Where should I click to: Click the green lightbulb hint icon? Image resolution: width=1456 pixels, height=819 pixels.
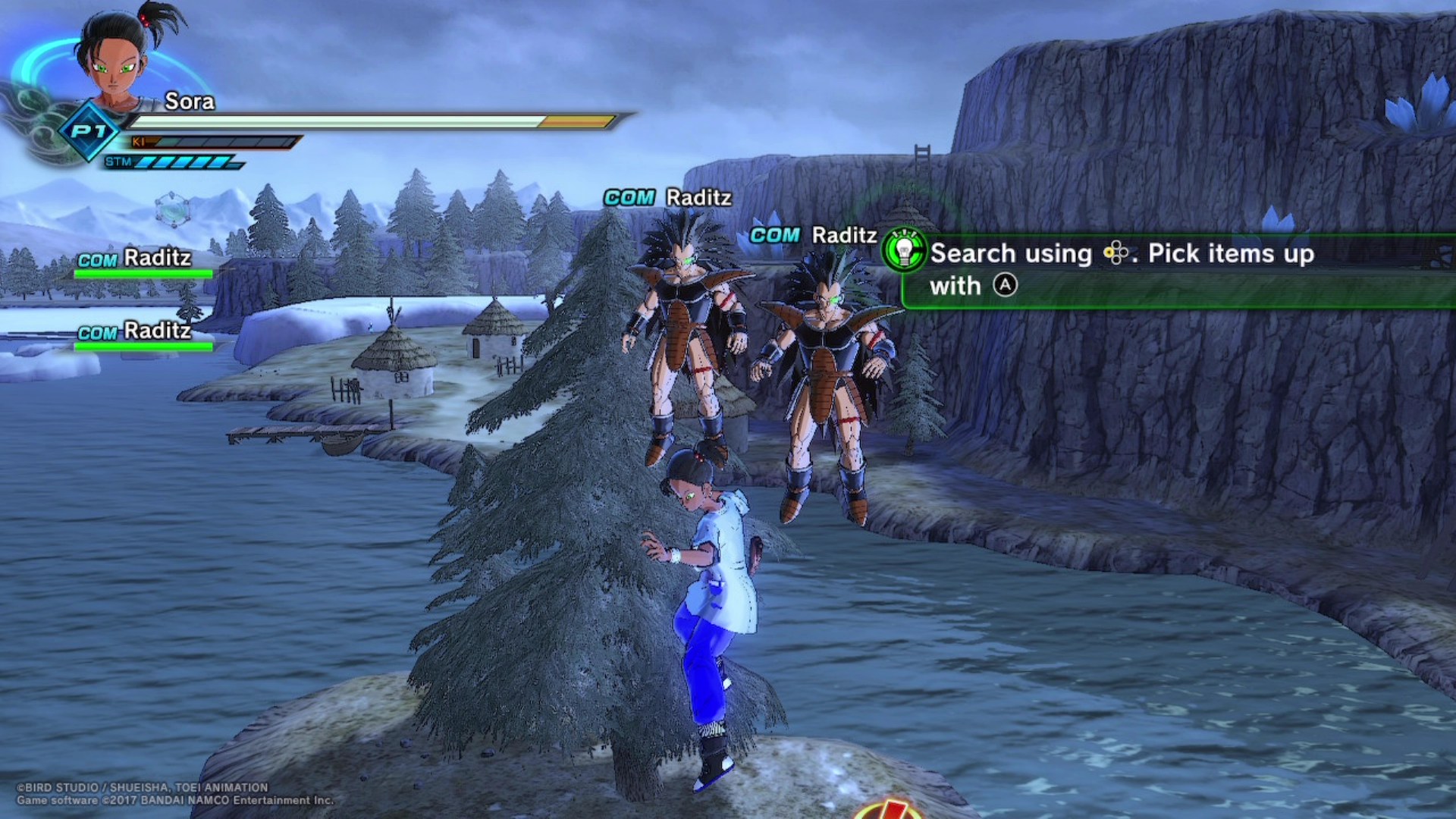click(904, 251)
